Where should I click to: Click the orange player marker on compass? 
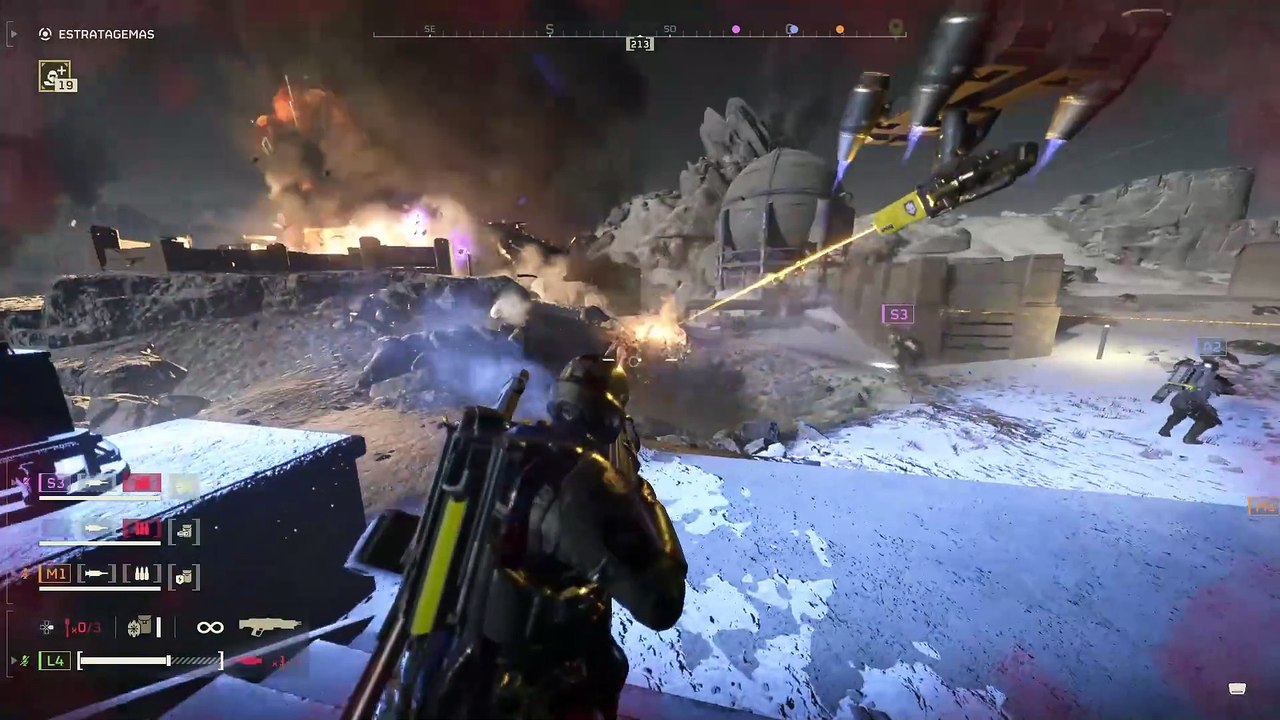tap(840, 30)
